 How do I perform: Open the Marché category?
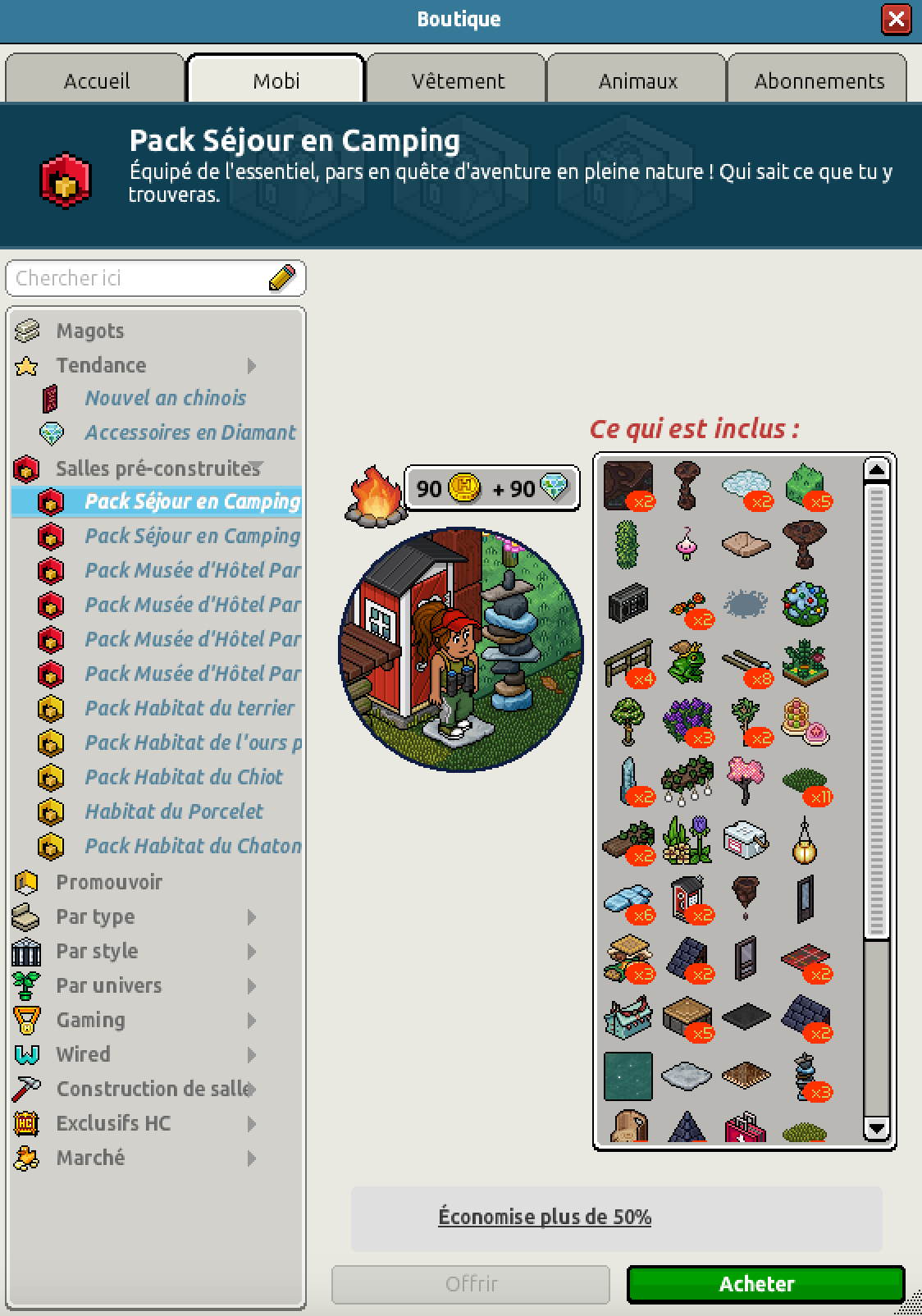(x=90, y=1158)
